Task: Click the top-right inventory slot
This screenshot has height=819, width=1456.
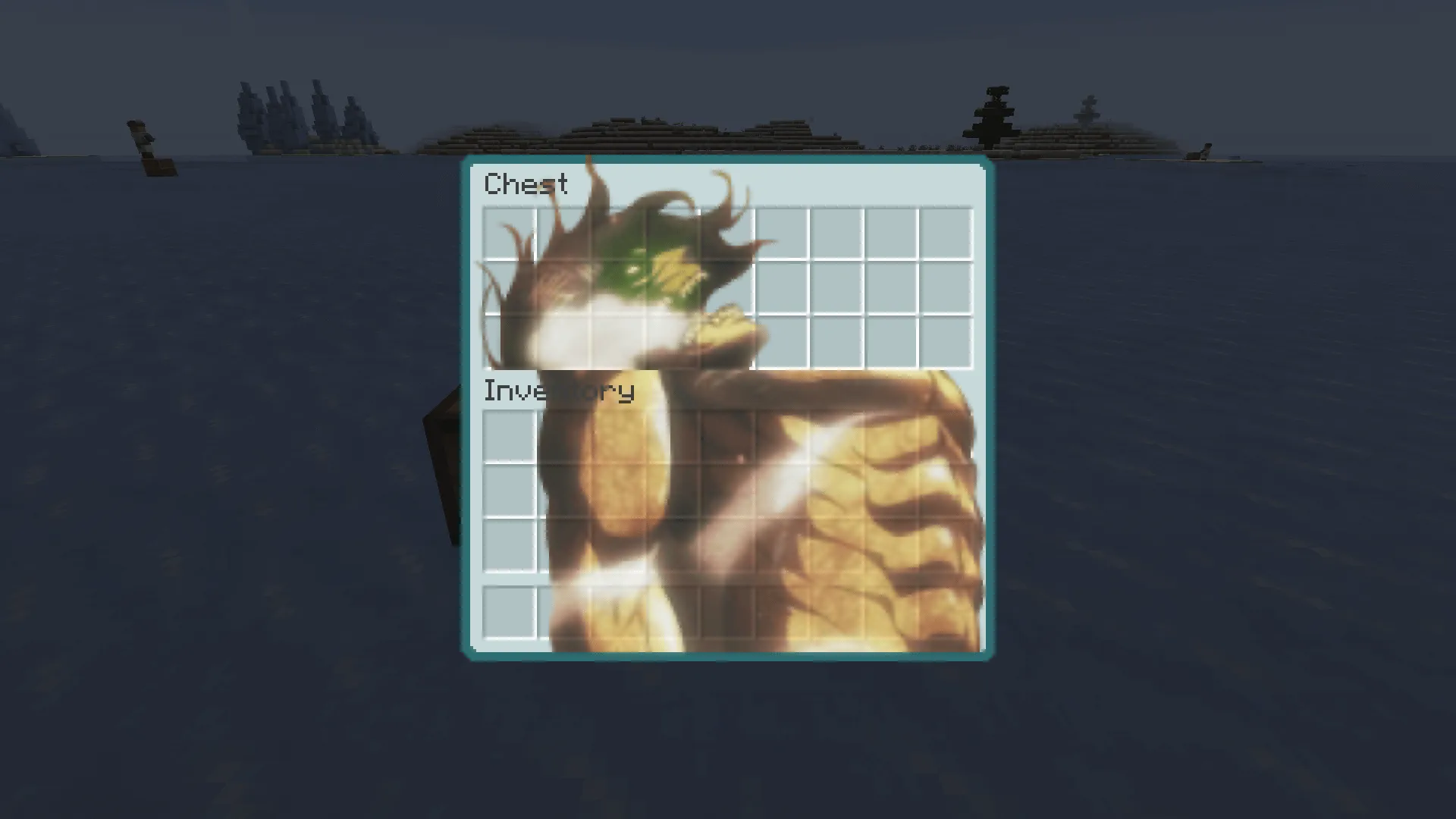Action: pyautogui.click(x=946, y=436)
